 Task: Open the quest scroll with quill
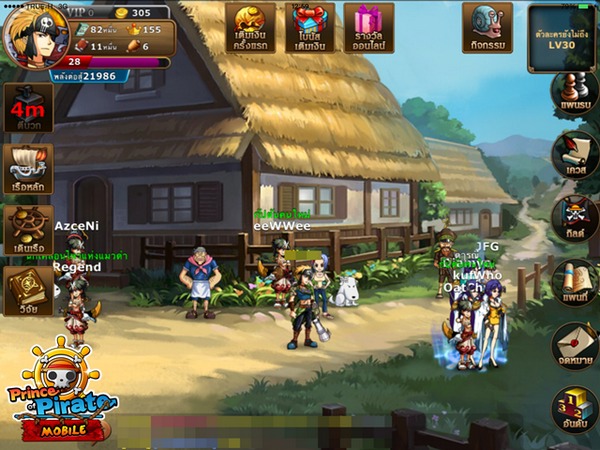coord(574,153)
